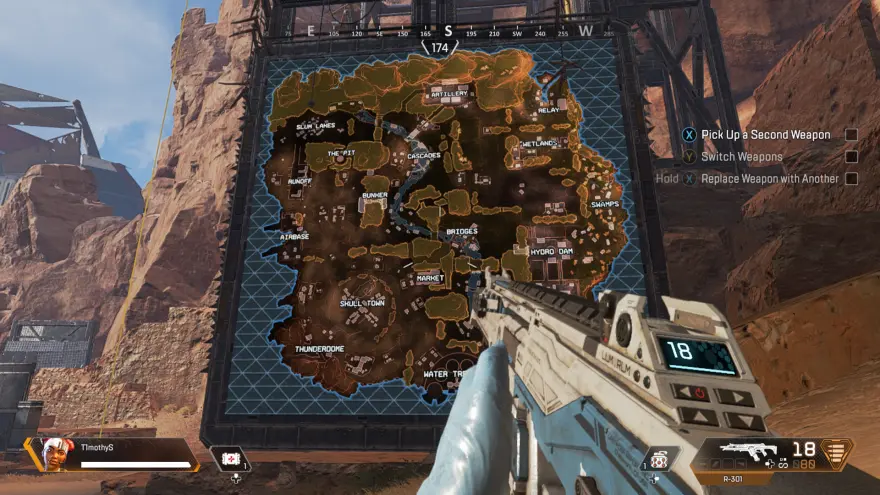Click the TimothyS legend portrait
The image size is (880, 495).
click(59, 453)
